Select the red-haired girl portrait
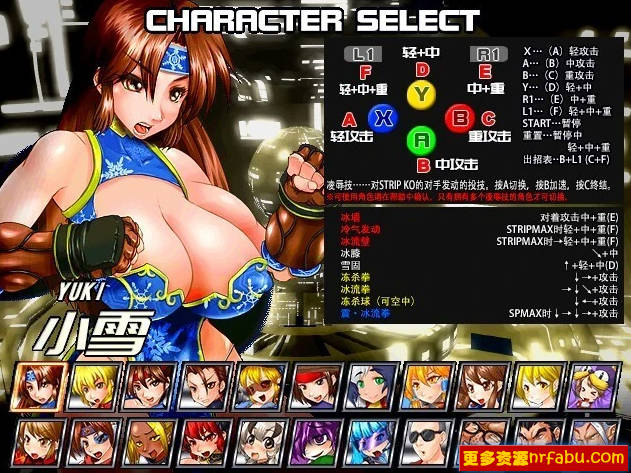The height and width of the screenshot is (473, 631). coord(205,440)
